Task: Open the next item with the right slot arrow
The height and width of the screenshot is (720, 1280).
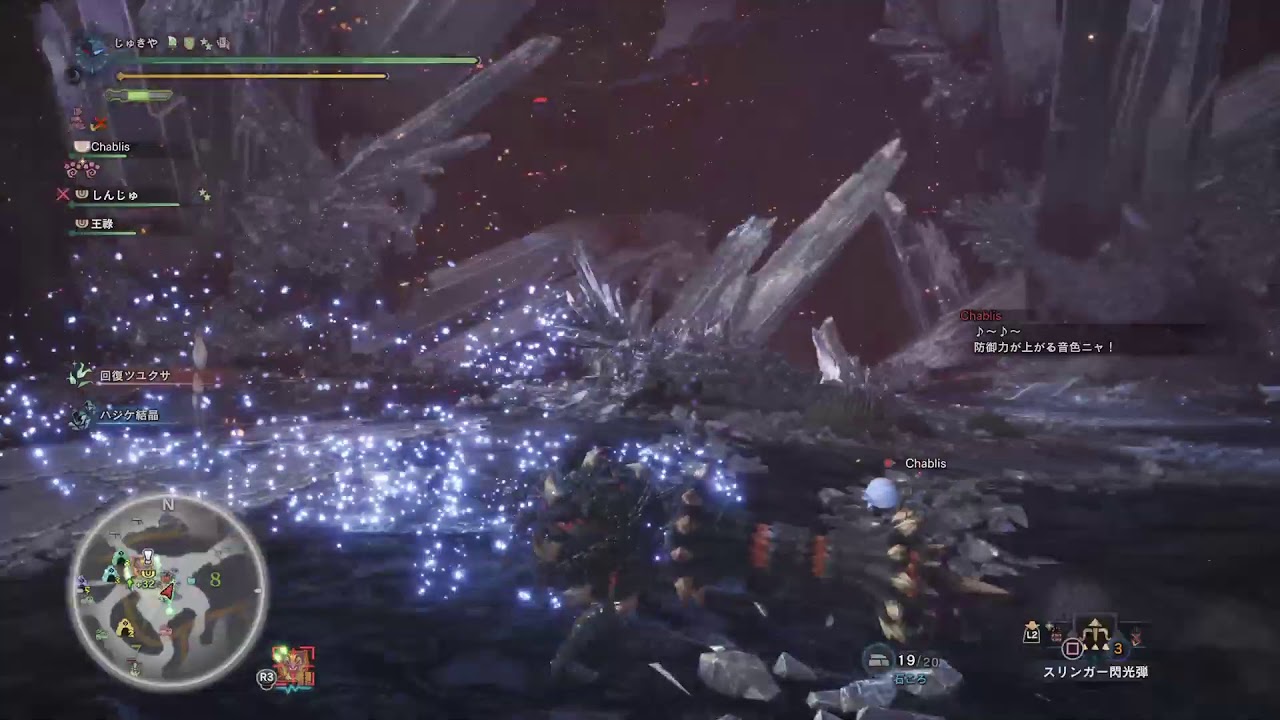Action: pyautogui.click(x=1135, y=635)
